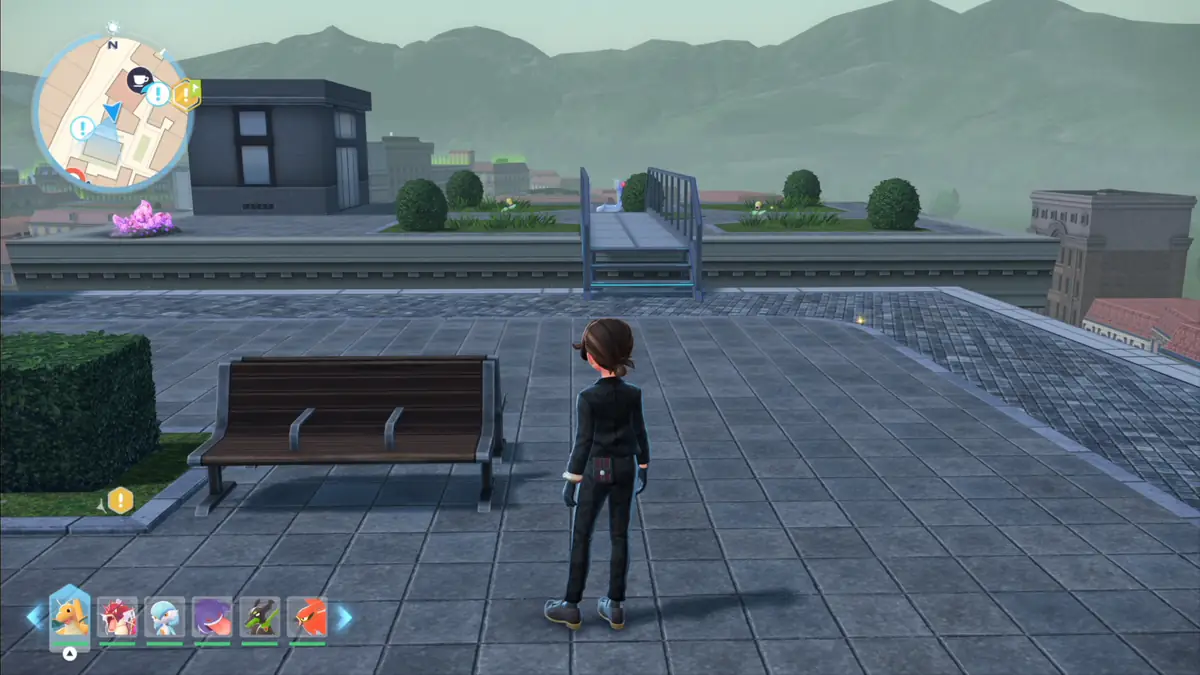Viewport: 1200px width, 675px height.
Task: Select Gardevoir from the party lineup
Action: [164, 617]
